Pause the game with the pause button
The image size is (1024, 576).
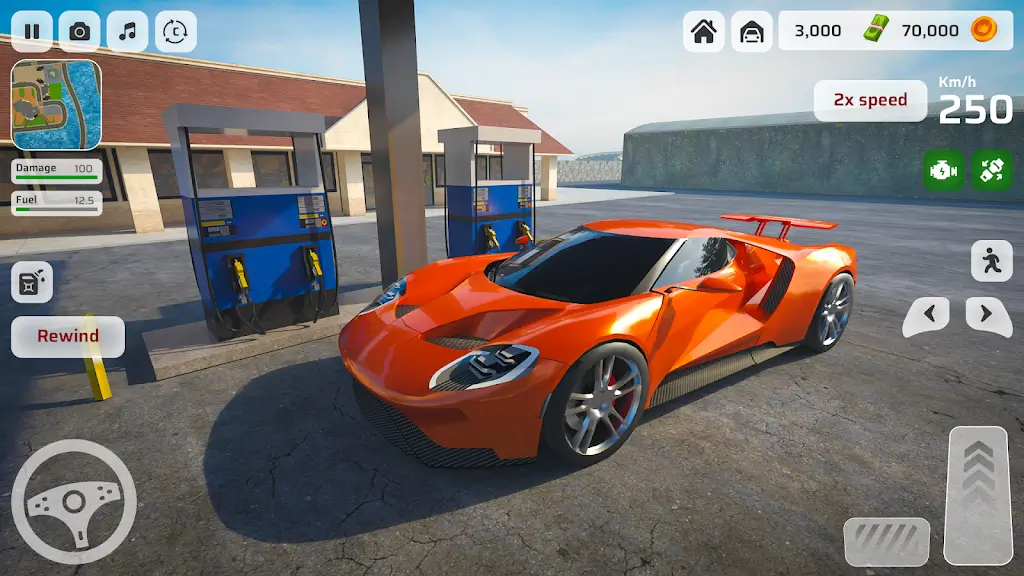32,32
